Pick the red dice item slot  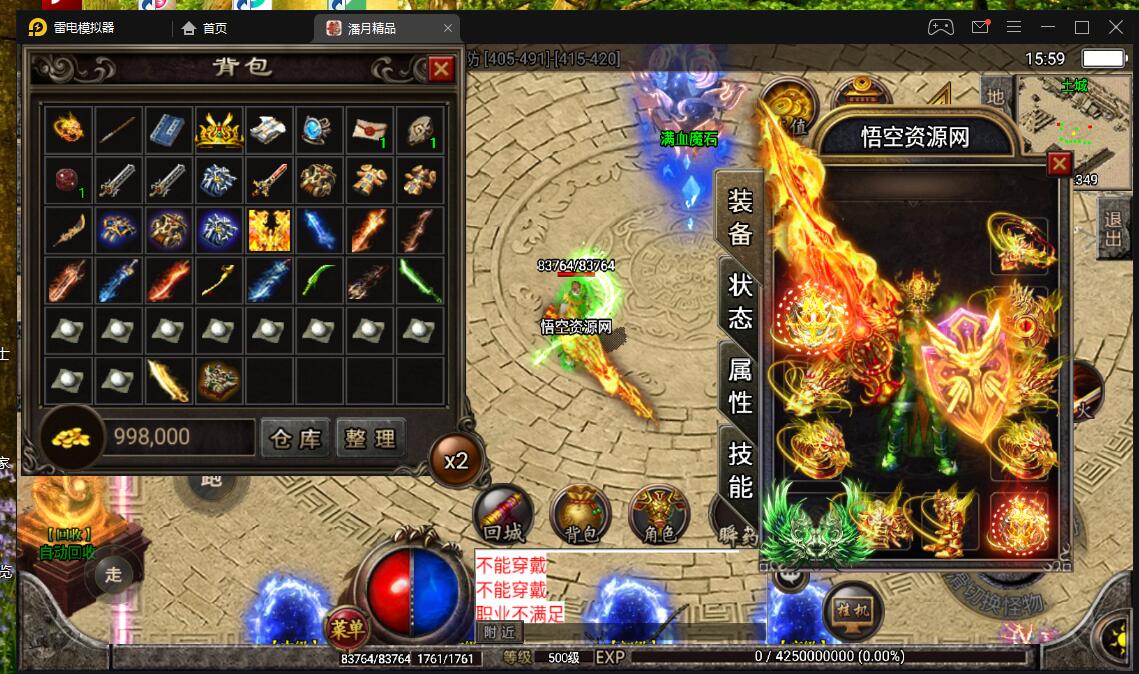[68, 181]
